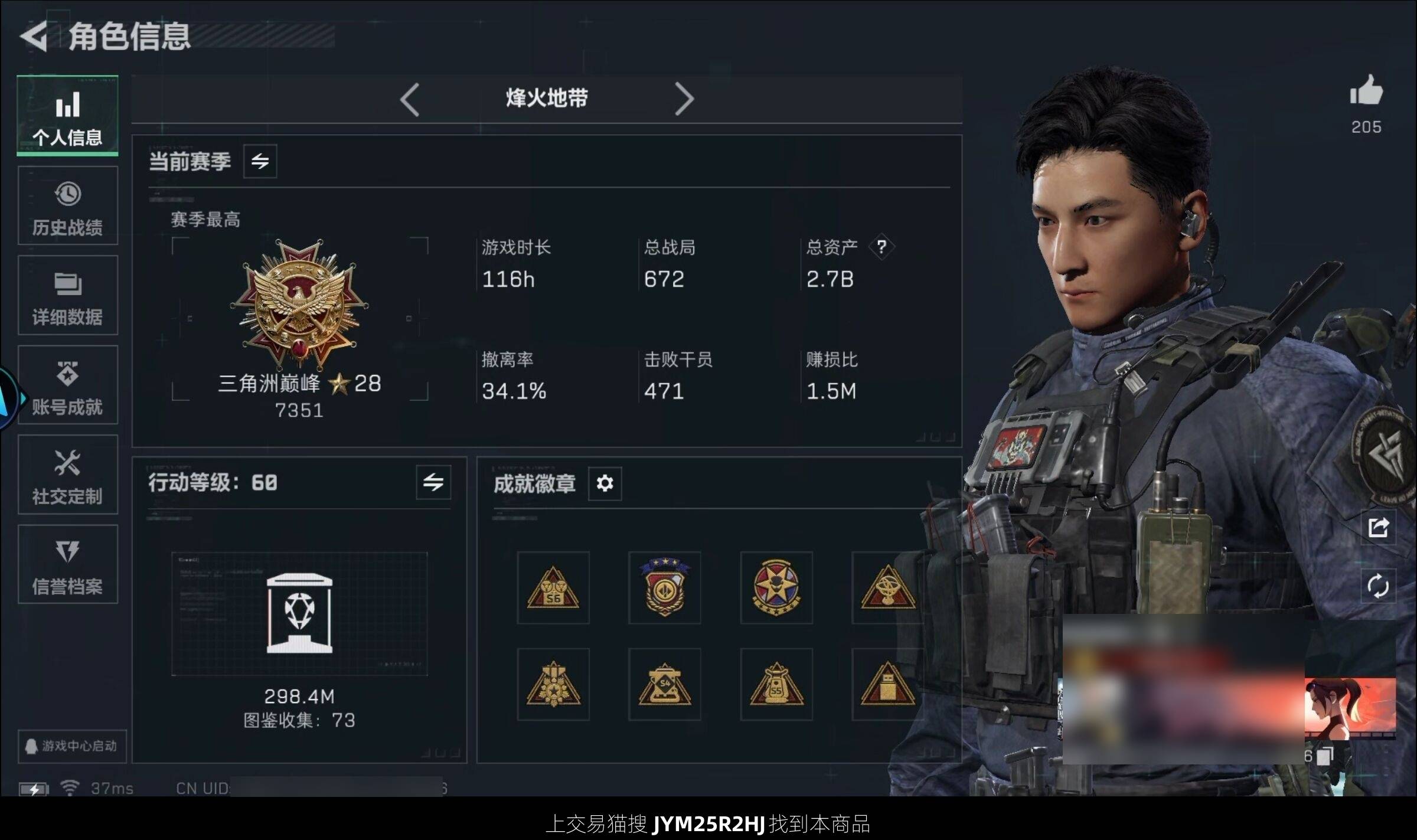Share this character profile
The height and width of the screenshot is (840, 1417).
[x=1378, y=527]
